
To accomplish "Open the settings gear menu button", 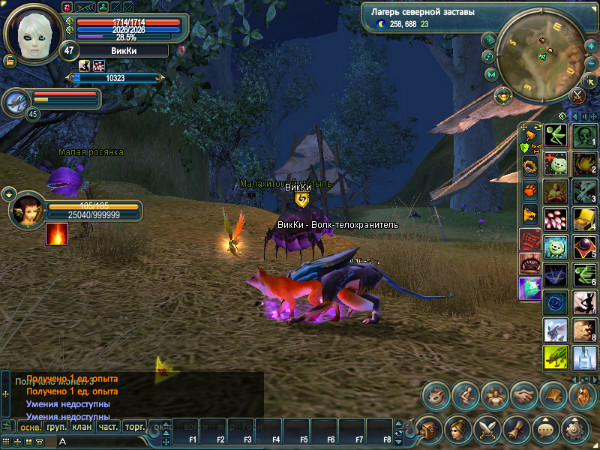I will (575, 428).
